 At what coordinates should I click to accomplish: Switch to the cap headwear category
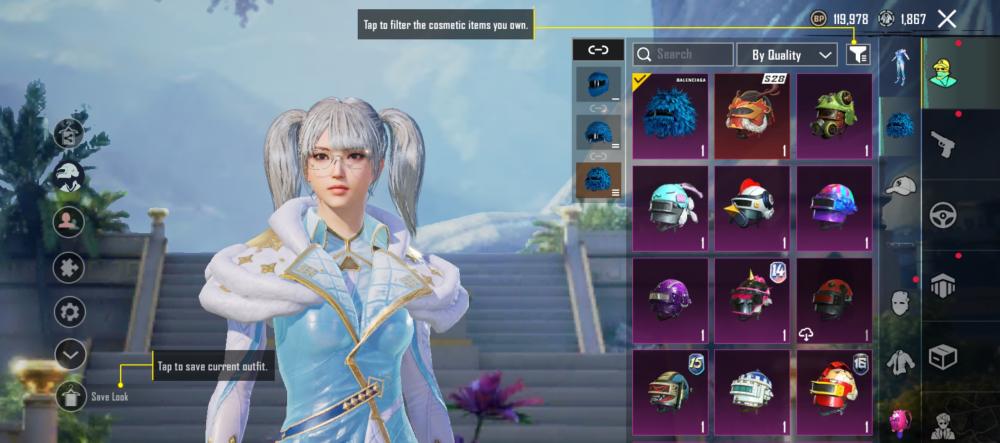pos(901,187)
